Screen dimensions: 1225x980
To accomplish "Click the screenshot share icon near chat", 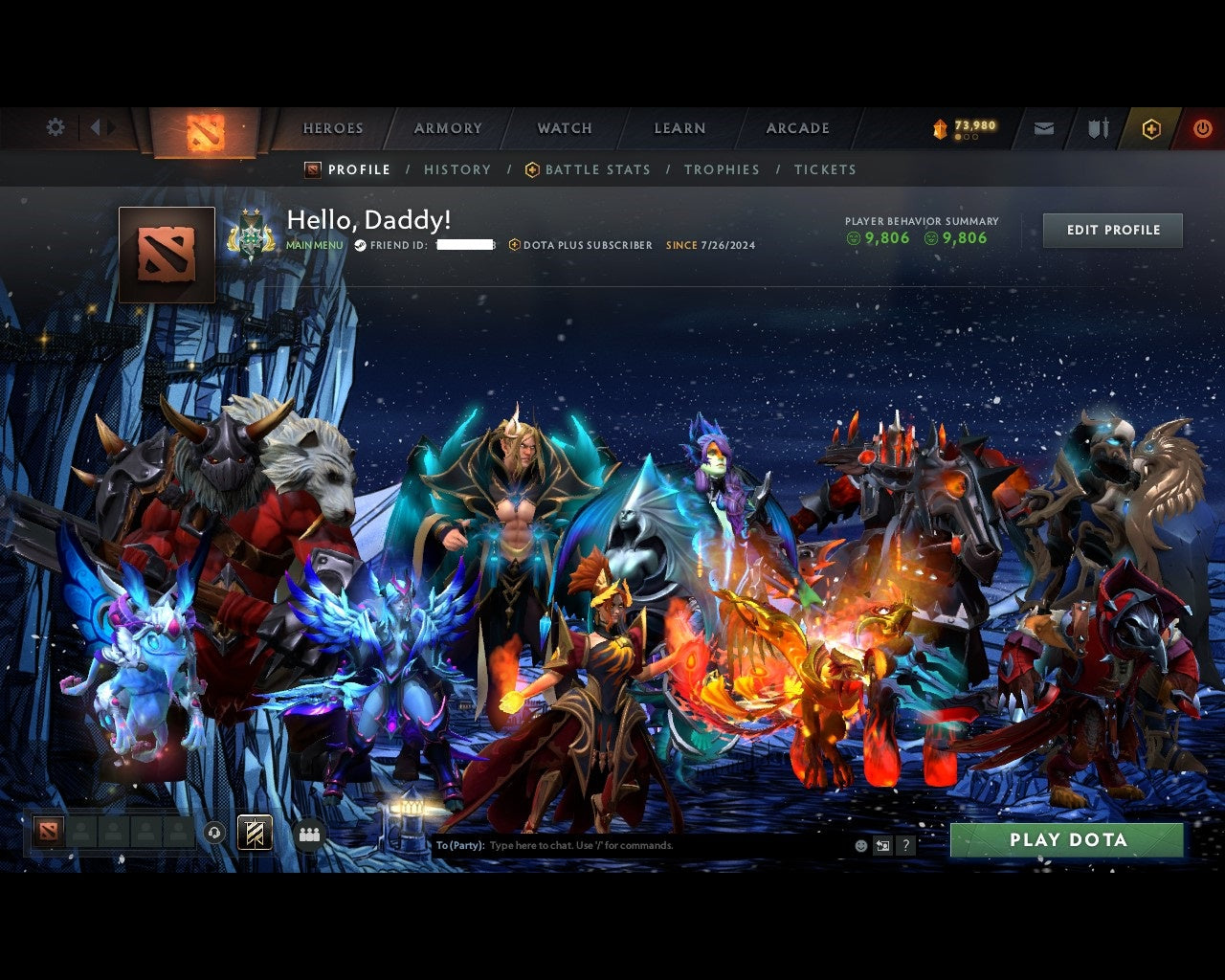I will pos(881,845).
